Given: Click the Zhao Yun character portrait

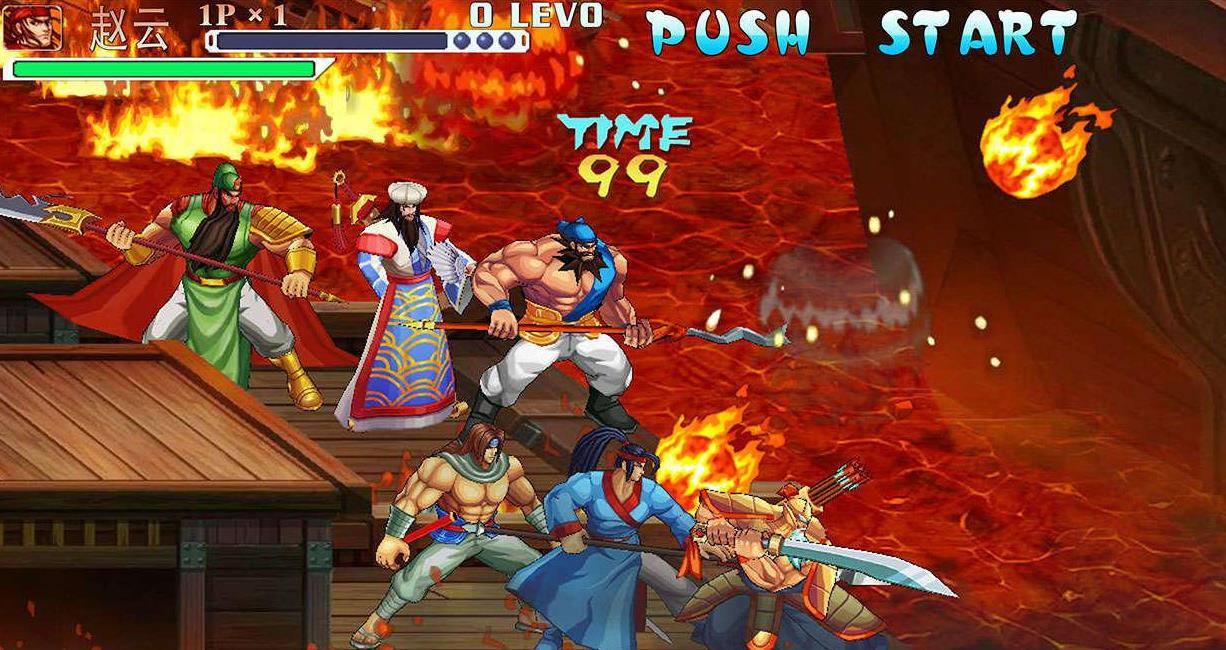Looking at the screenshot, I should pos(32,27).
